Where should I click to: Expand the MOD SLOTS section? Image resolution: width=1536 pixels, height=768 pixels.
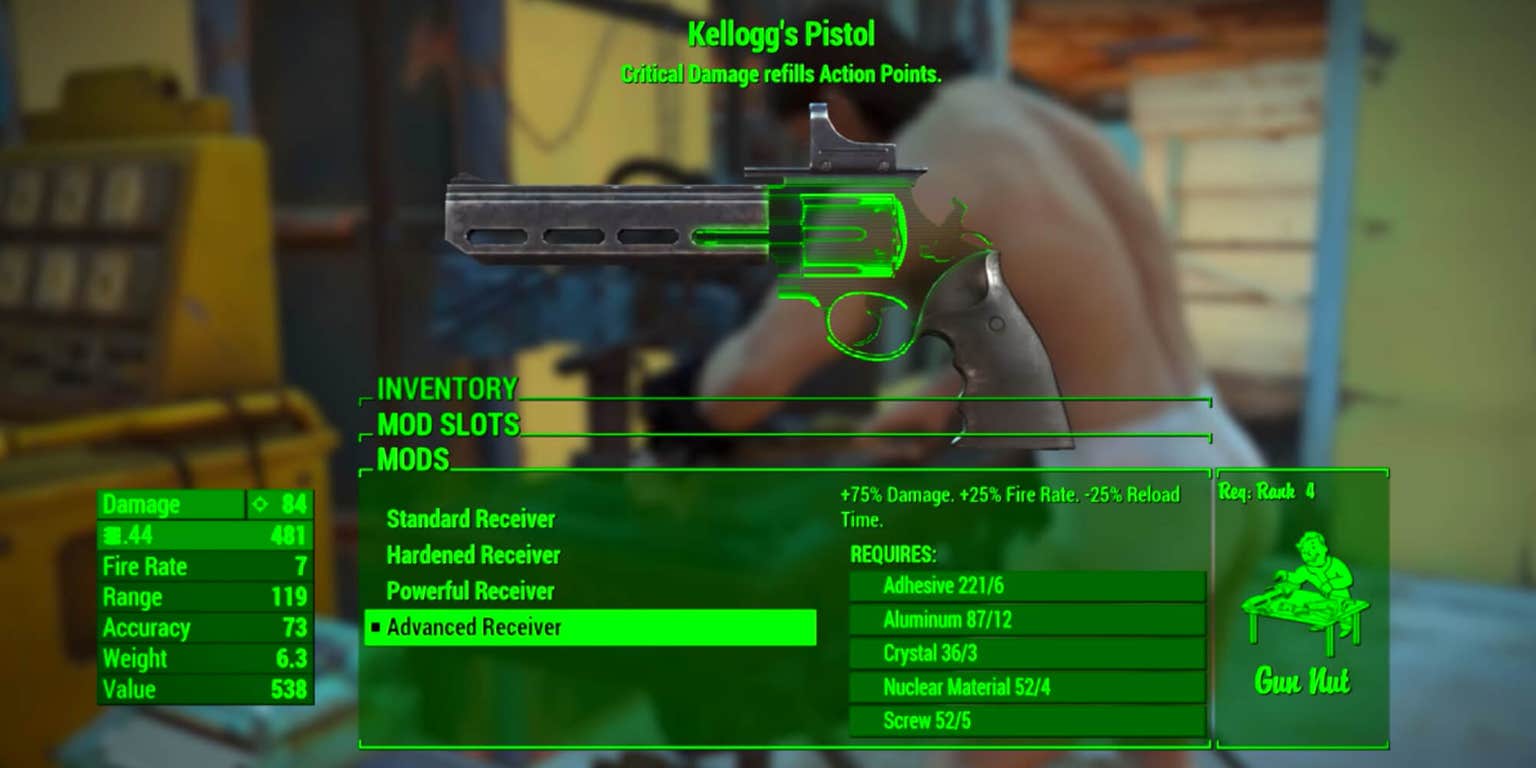click(x=446, y=425)
